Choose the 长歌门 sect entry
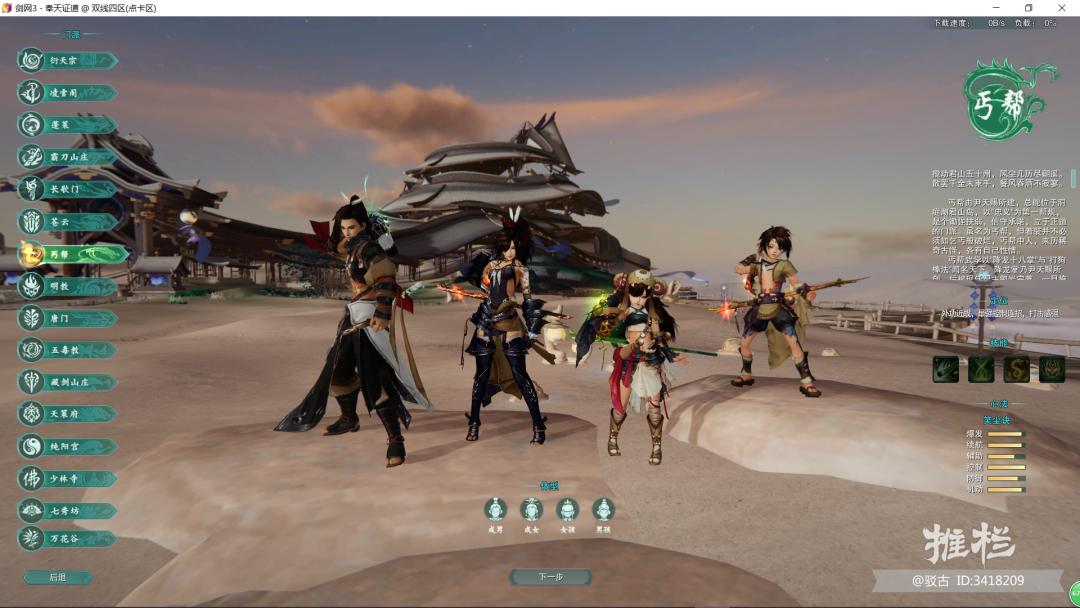The height and width of the screenshot is (608, 1080). (66, 189)
